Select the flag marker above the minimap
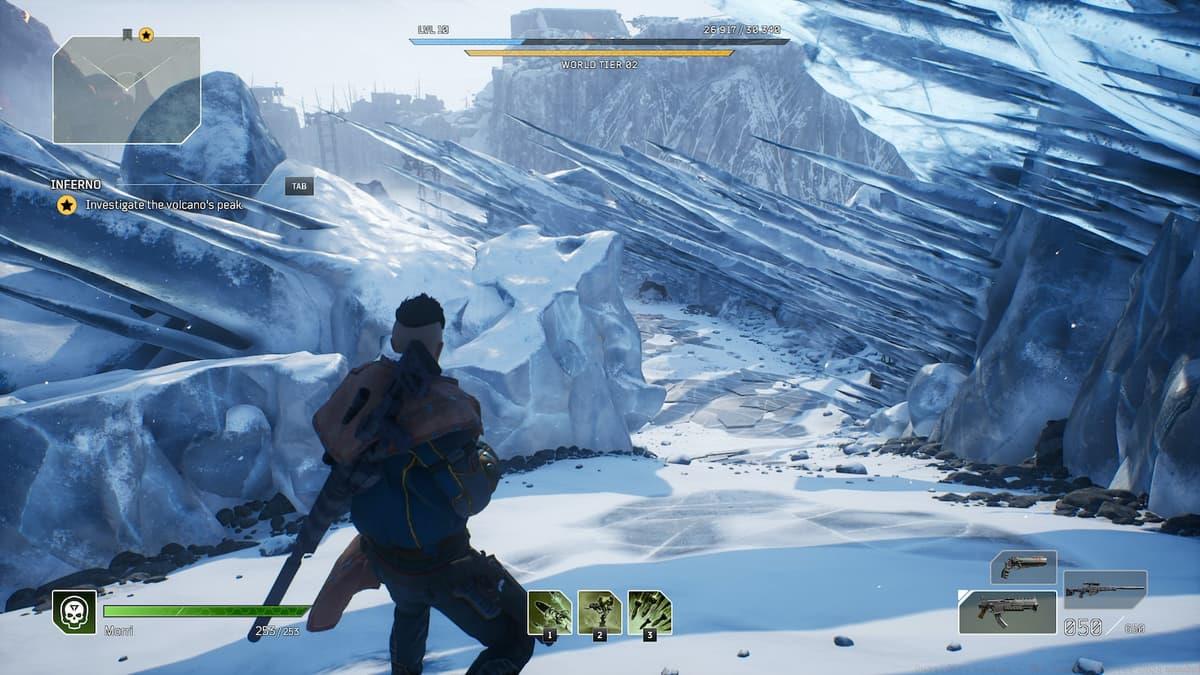This screenshot has width=1200, height=675. click(x=127, y=35)
